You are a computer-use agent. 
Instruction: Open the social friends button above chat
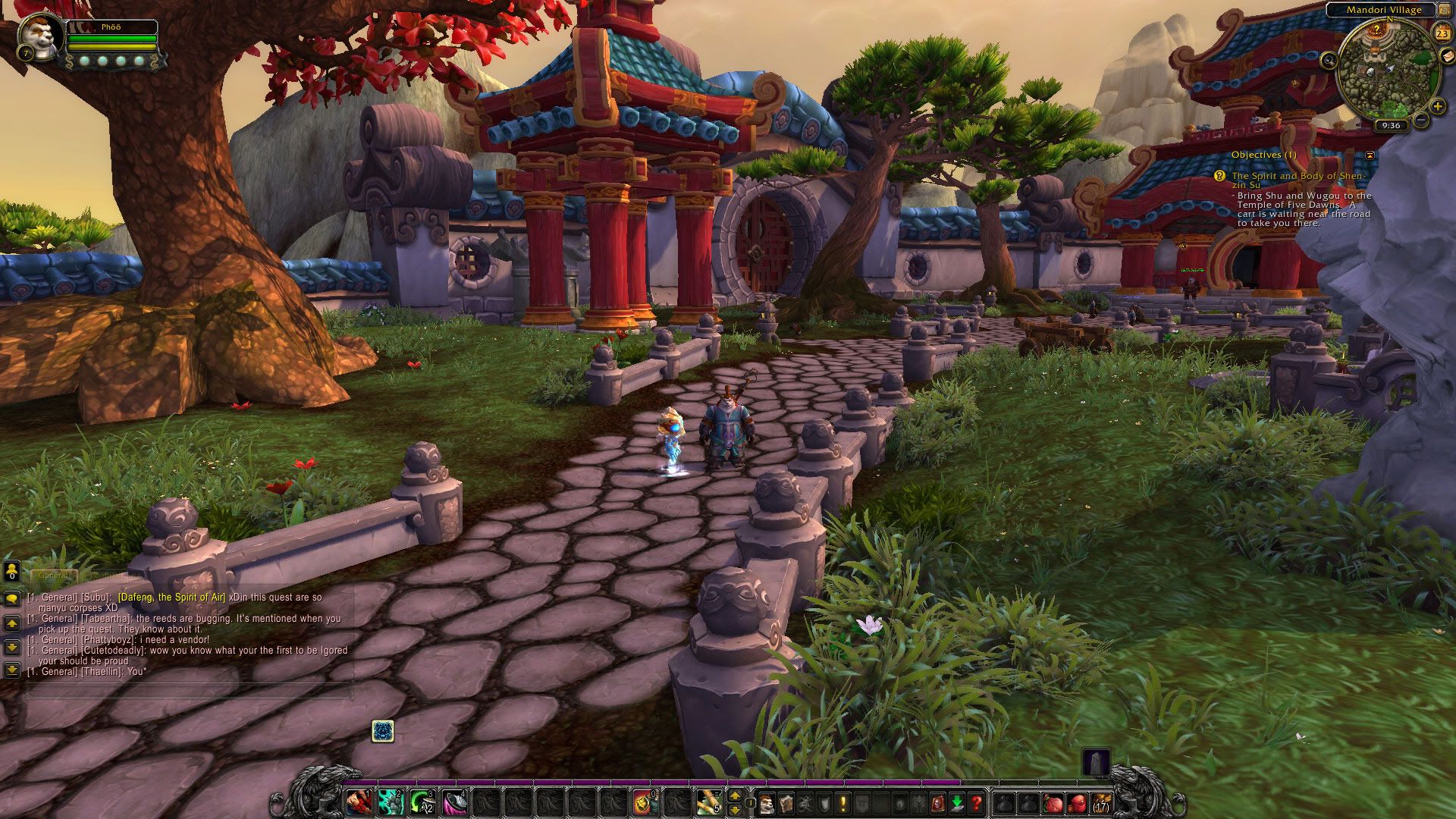point(11,572)
